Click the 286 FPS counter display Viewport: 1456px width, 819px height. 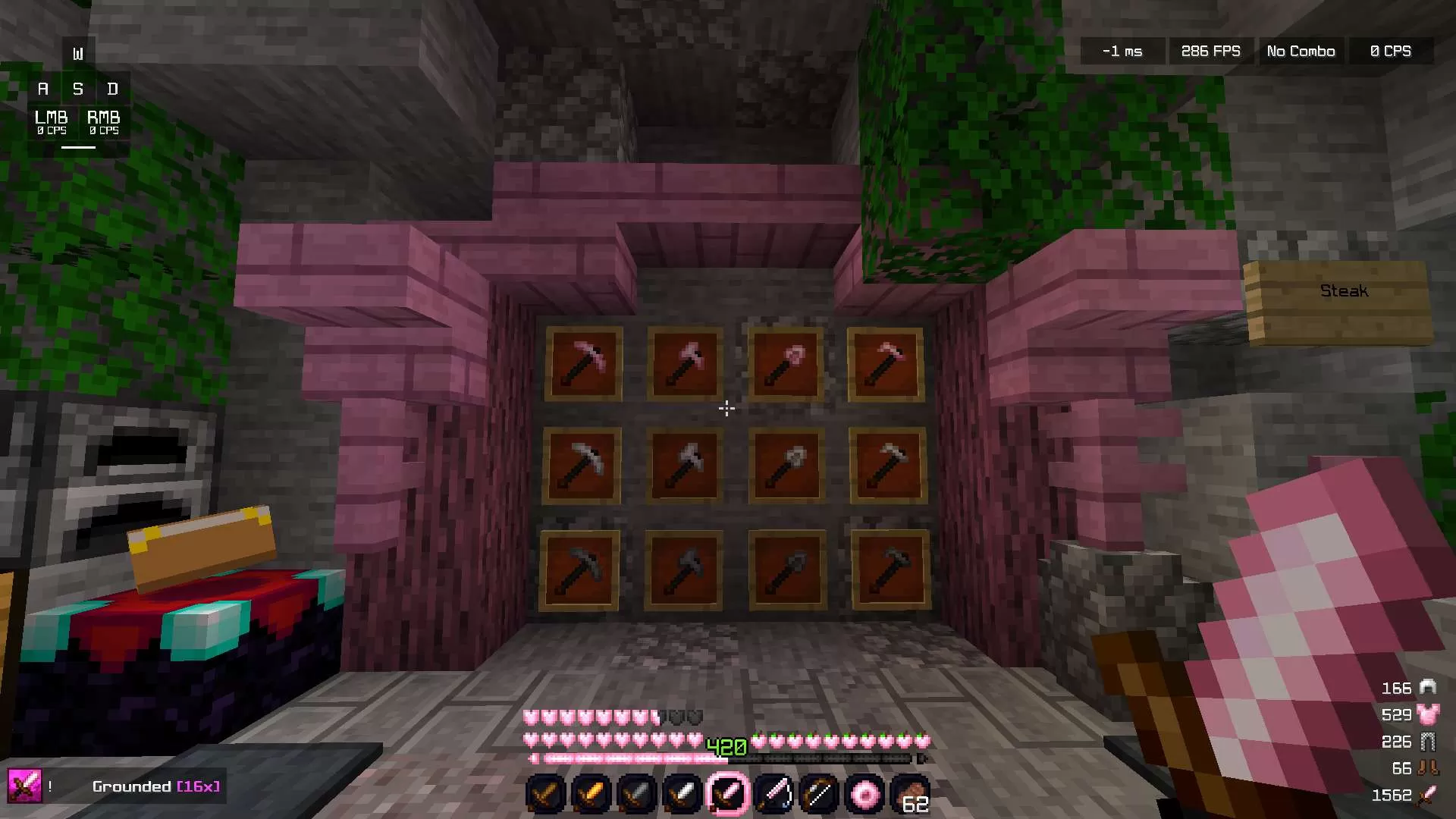click(x=1210, y=51)
